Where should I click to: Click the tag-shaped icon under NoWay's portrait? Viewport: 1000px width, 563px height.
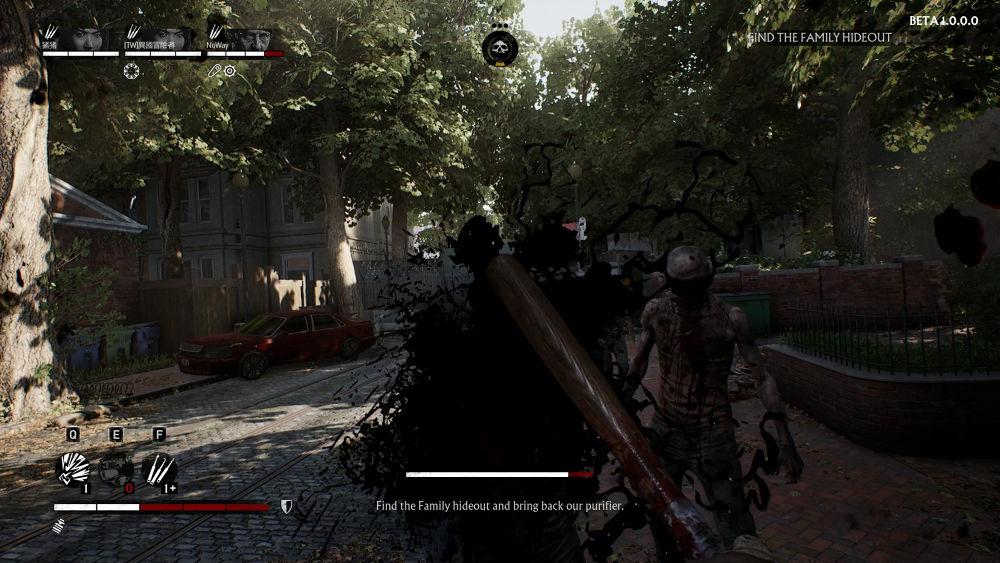pos(214,71)
